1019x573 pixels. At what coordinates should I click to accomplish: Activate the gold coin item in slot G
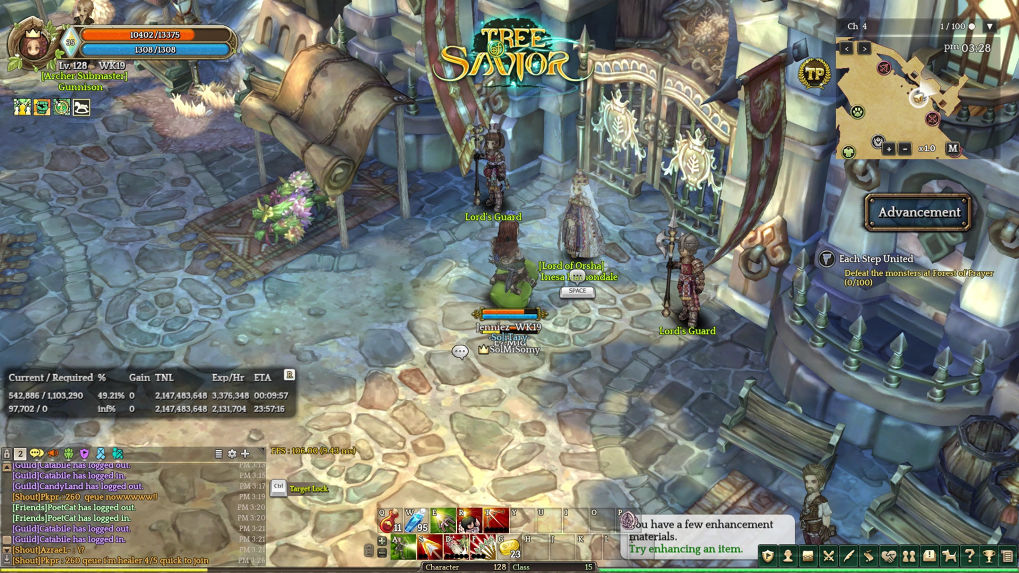tap(509, 547)
